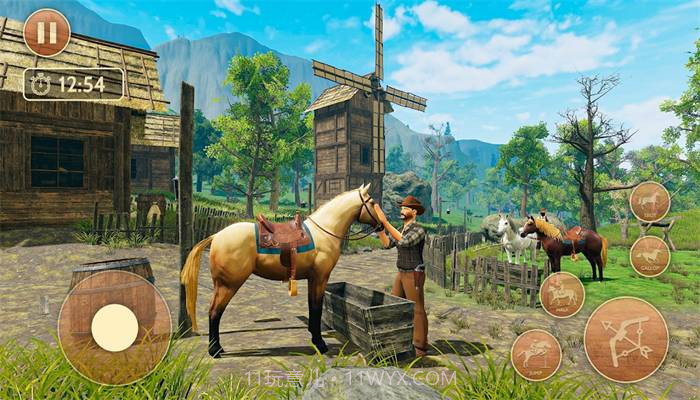Viewport: 700px width, 400px height.
Task: Fire the bow and arrow button
Action: point(626,340)
